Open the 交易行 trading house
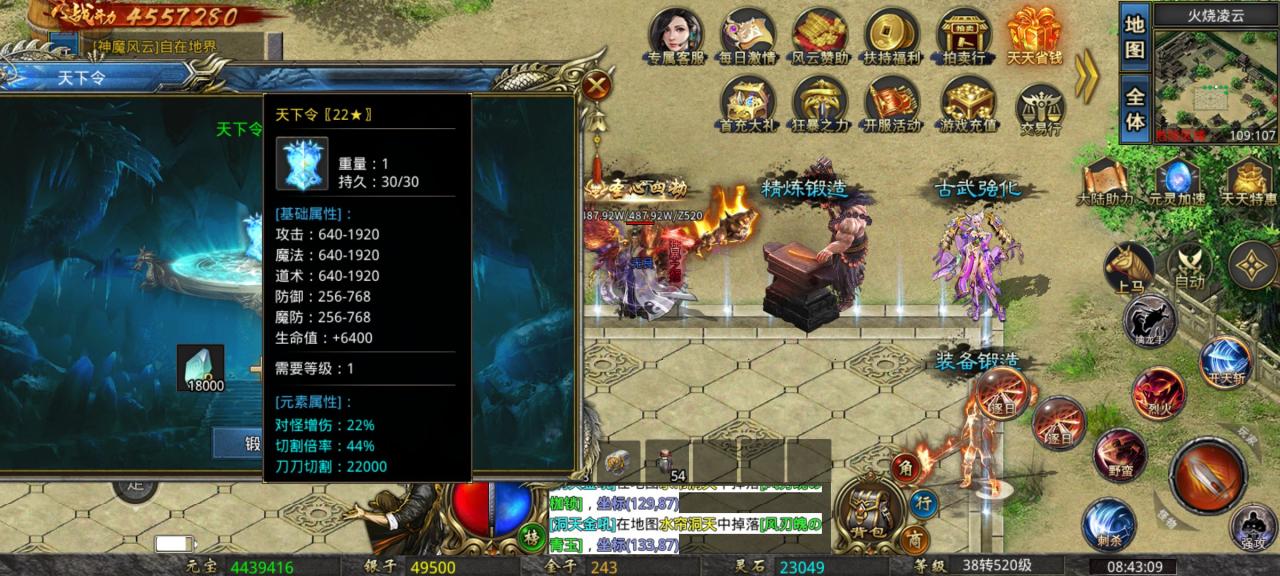The image size is (1280, 576). point(1040,107)
